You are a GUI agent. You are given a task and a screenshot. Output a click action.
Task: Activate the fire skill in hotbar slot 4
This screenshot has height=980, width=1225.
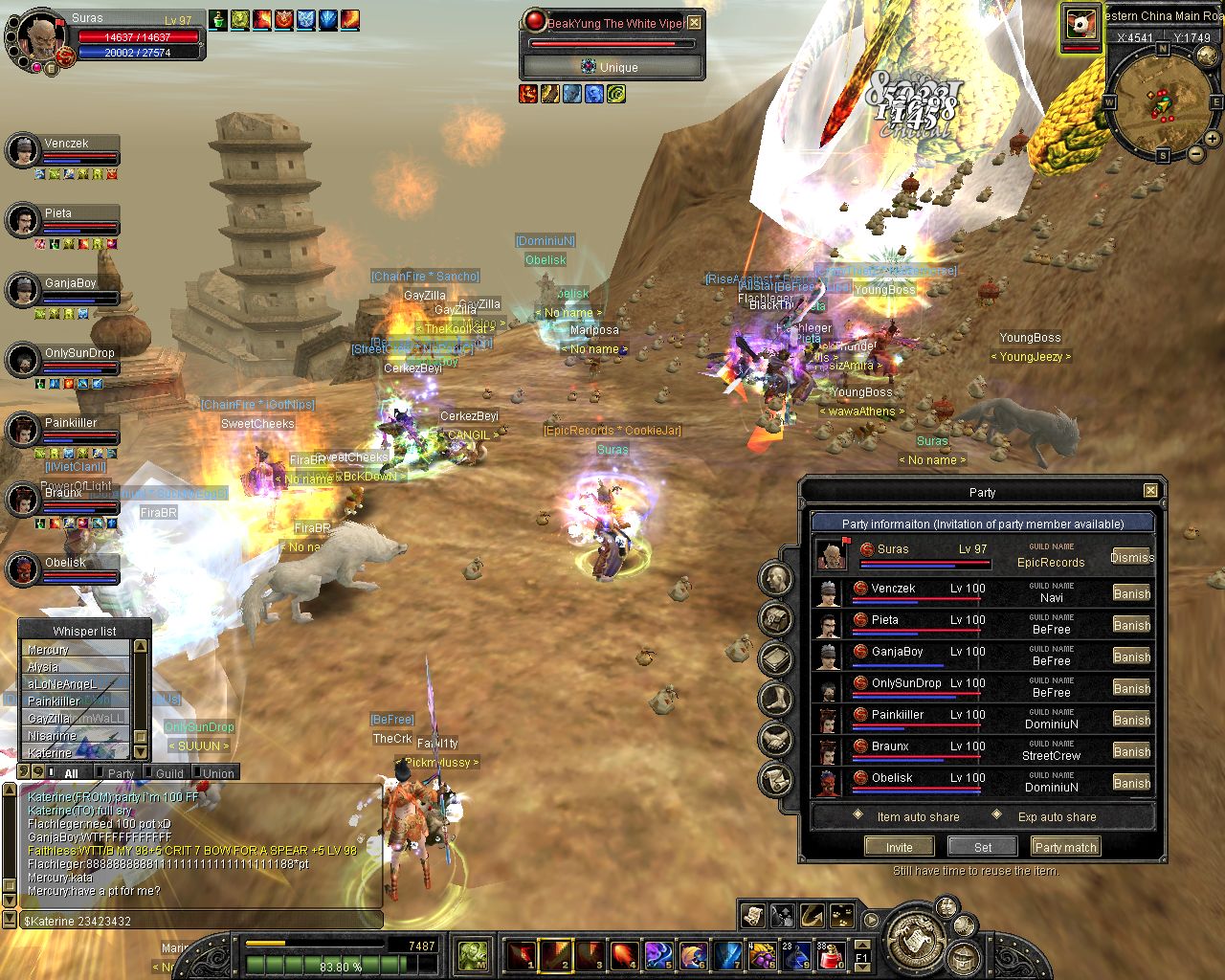tap(624, 954)
